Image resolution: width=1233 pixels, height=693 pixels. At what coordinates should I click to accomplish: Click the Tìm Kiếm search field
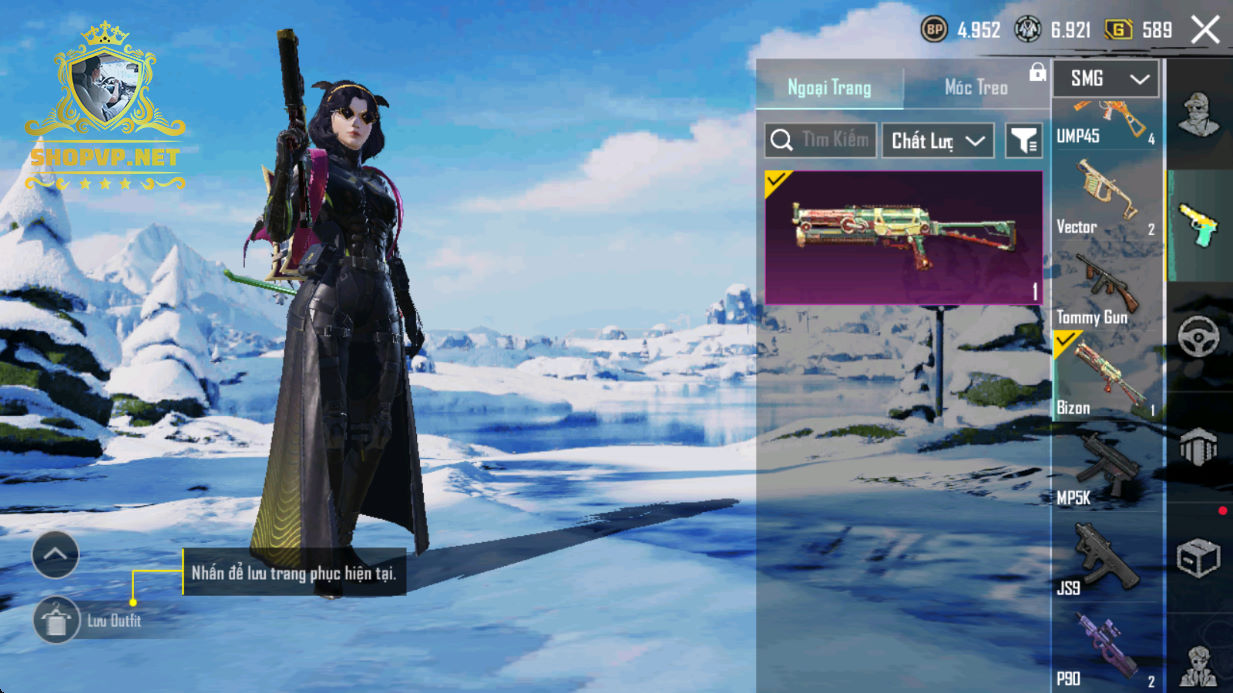pos(821,141)
